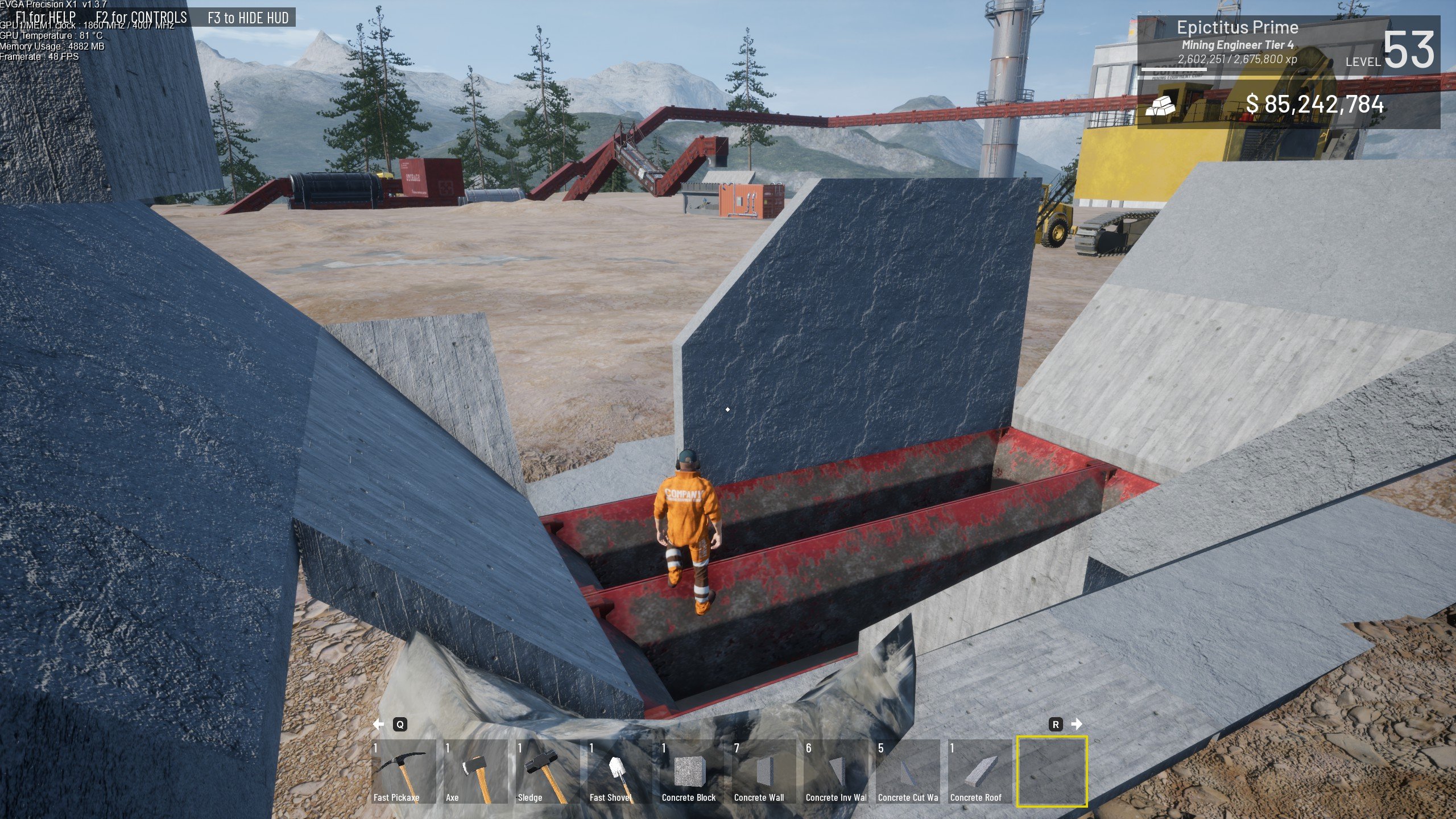Select the Fast Pickaxe hotbar slot
Viewport: 1456px width, 819px height.
tap(403, 771)
